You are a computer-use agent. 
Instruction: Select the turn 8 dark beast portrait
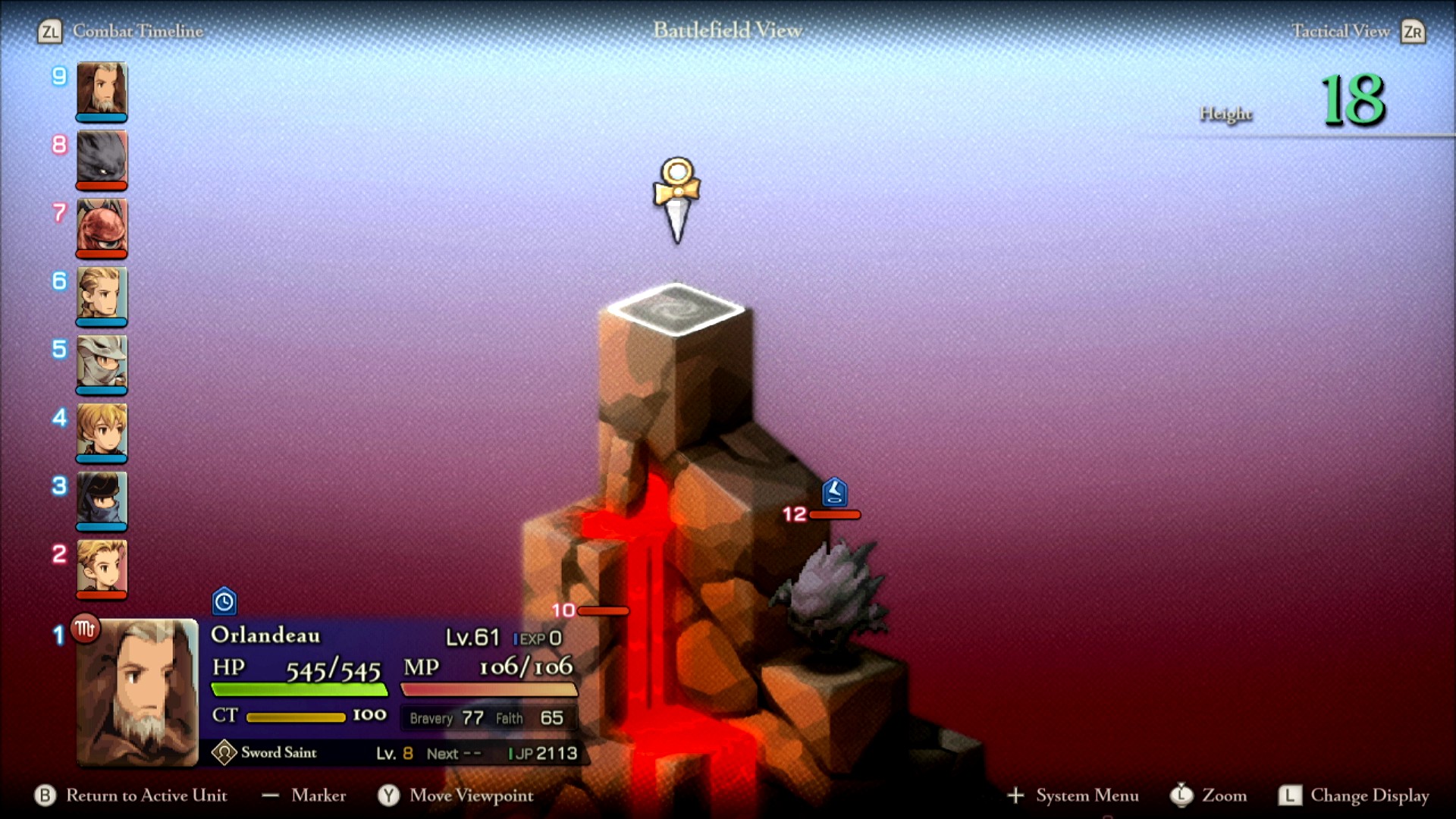(x=102, y=158)
